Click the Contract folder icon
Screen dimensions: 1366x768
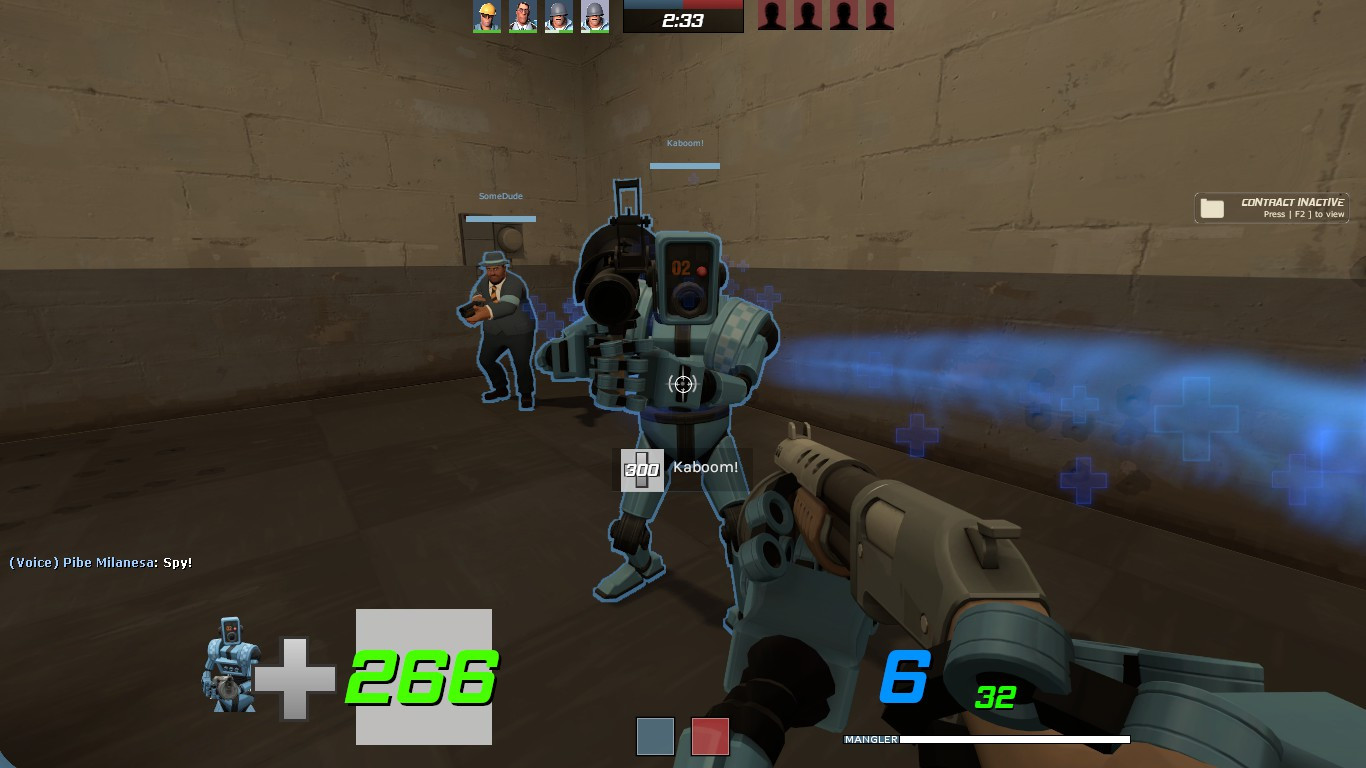point(1212,207)
